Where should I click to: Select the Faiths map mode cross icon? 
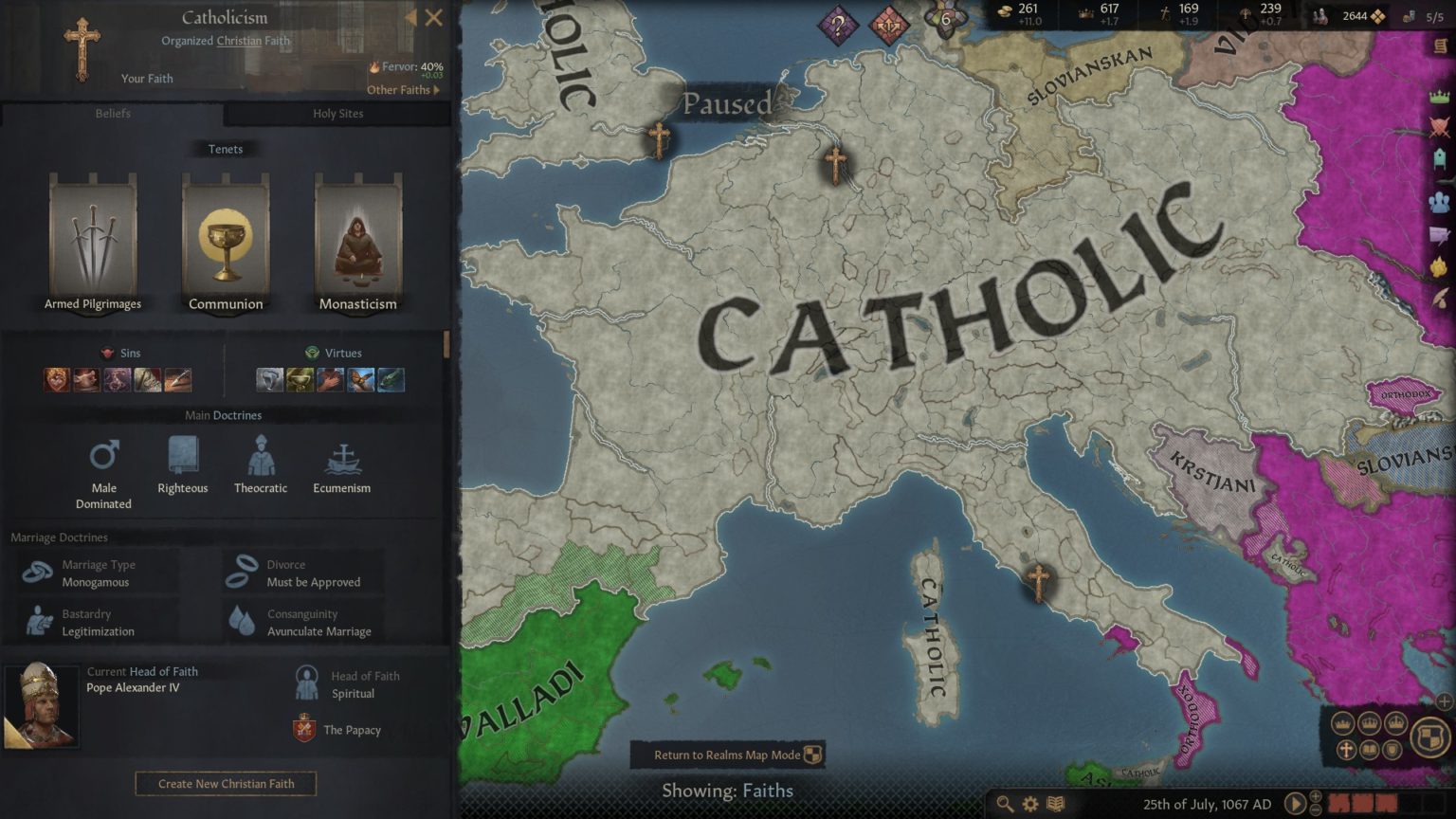(x=1345, y=750)
